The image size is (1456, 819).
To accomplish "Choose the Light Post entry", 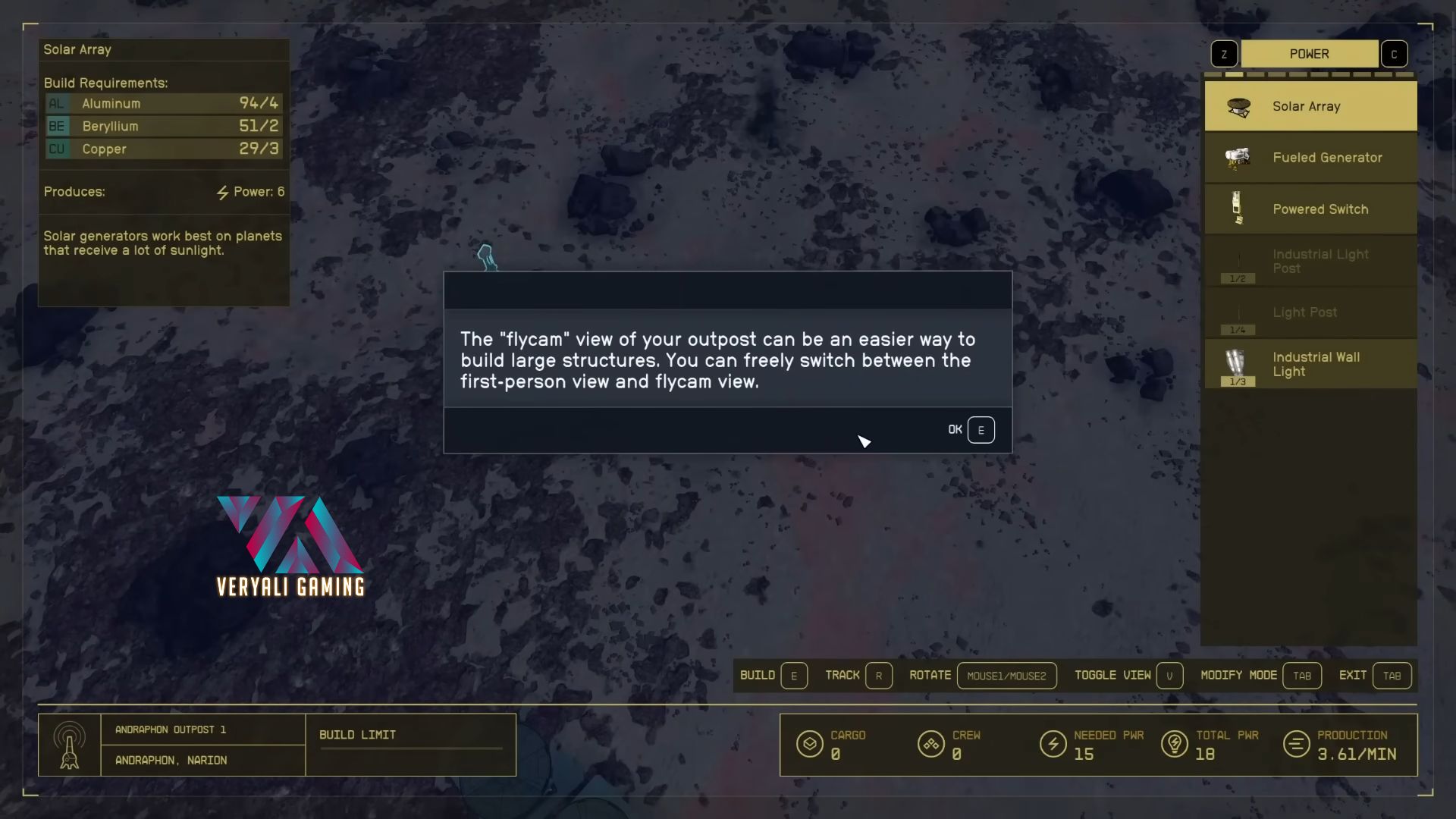I will pos(1310,312).
